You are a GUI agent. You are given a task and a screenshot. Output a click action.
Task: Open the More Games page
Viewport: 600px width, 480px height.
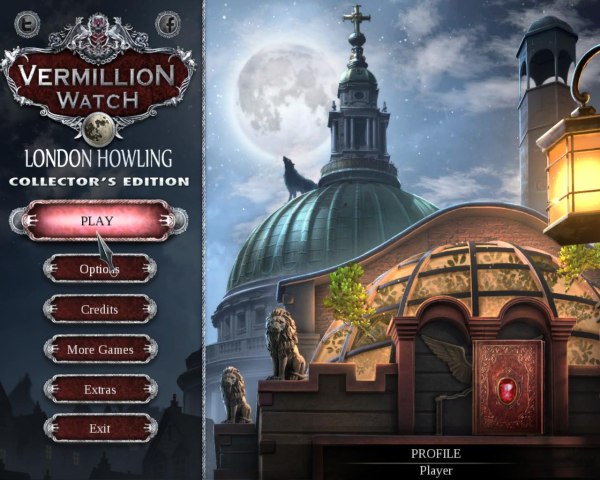[x=99, y=349]
